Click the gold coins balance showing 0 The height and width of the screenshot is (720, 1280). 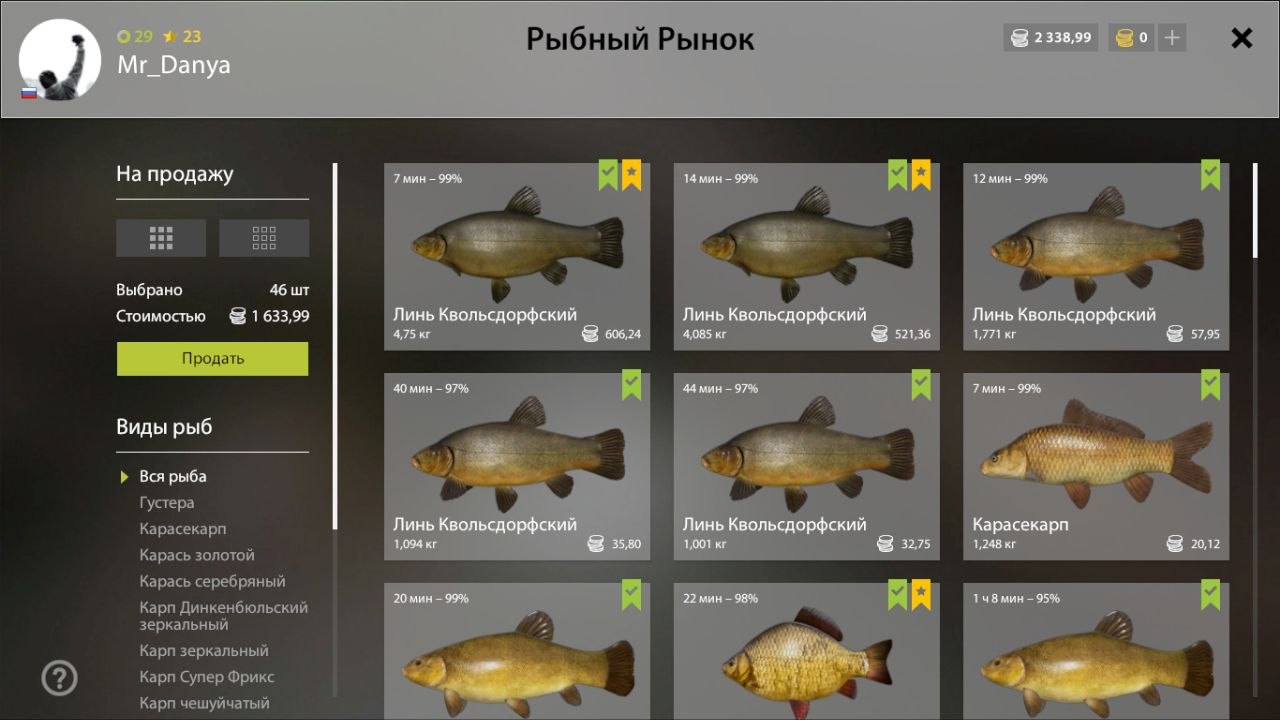point(1131,37)
